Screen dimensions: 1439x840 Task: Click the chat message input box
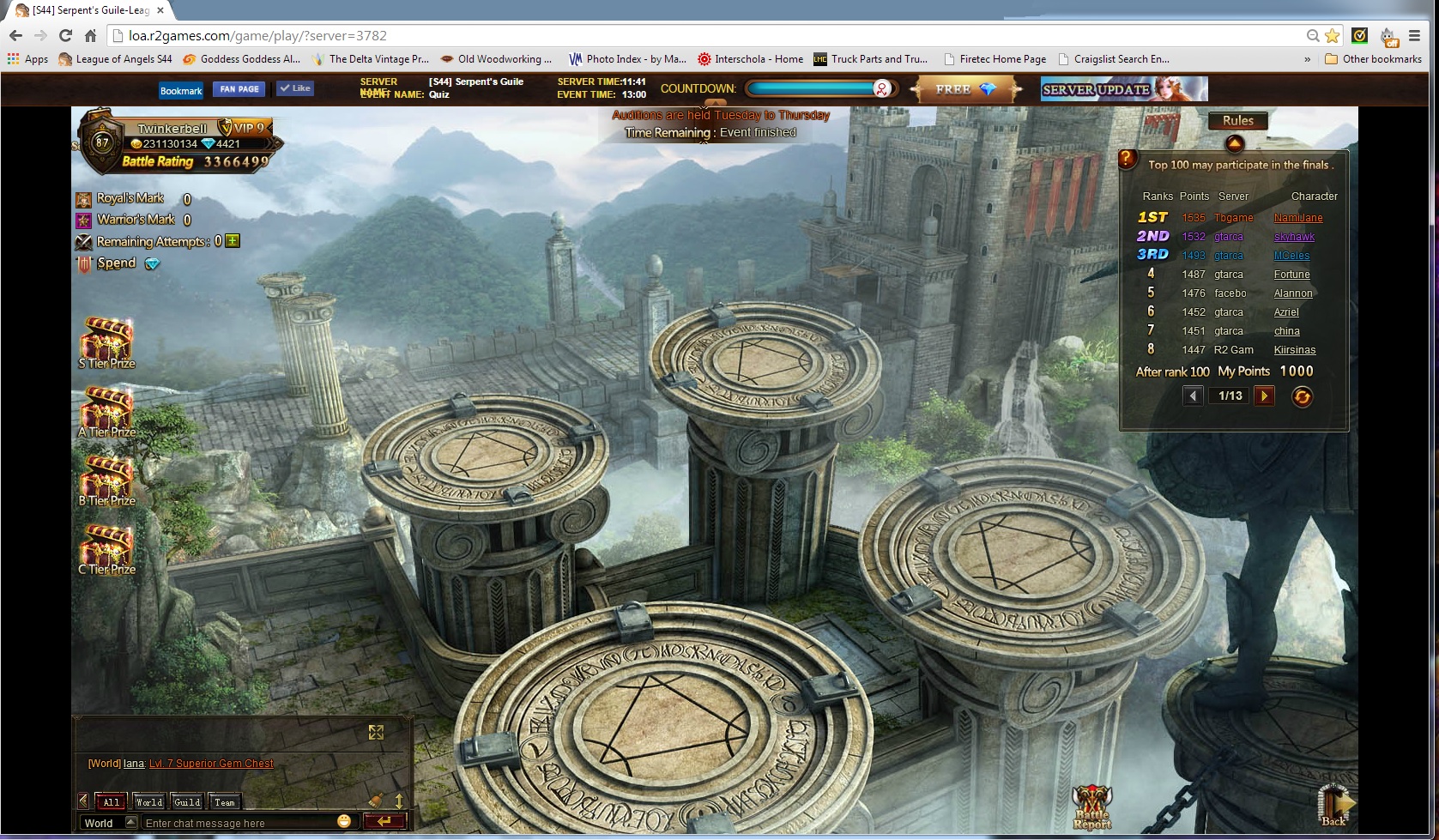pos(240,823)
